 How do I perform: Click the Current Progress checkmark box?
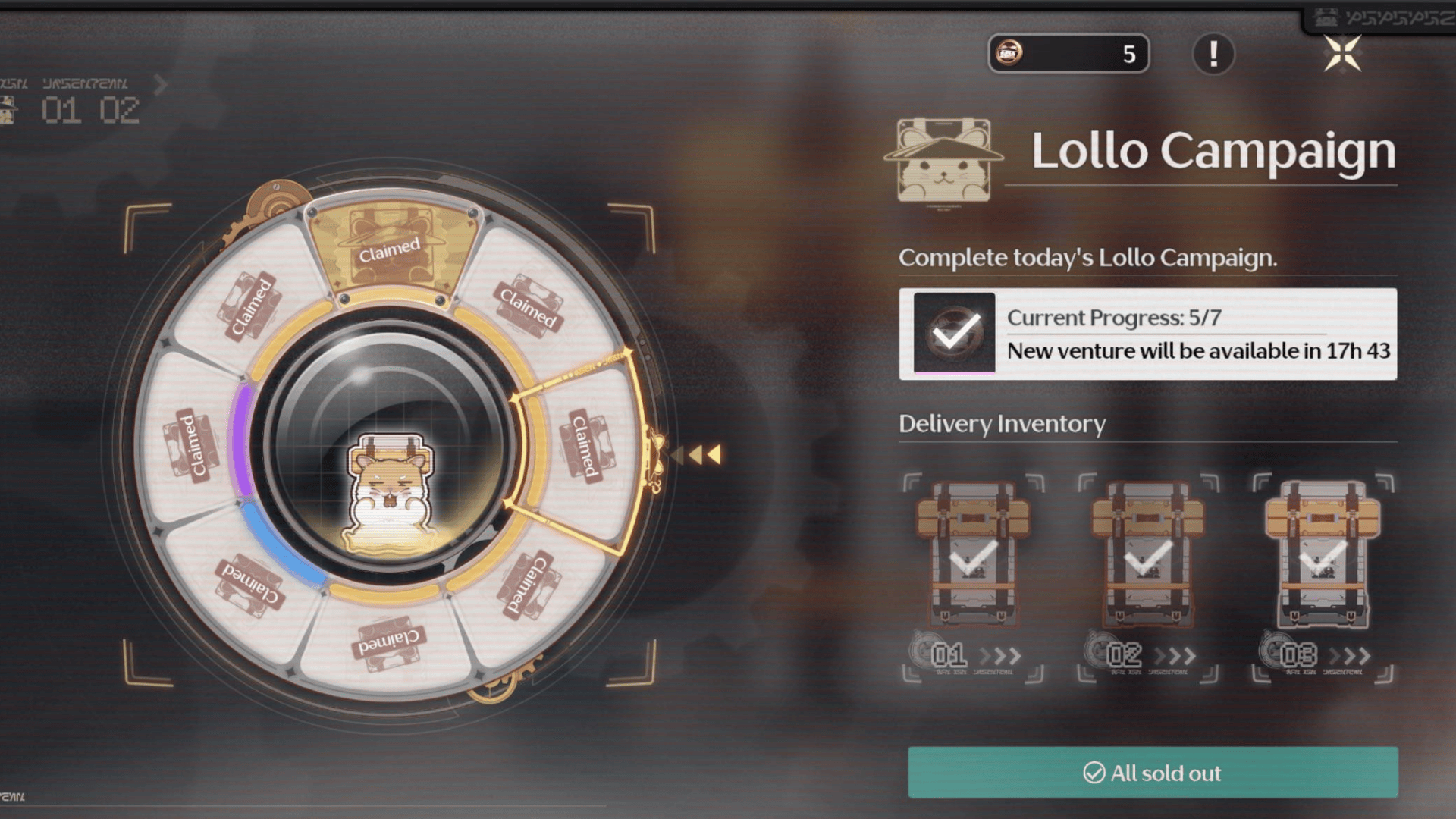pos(954,333)
